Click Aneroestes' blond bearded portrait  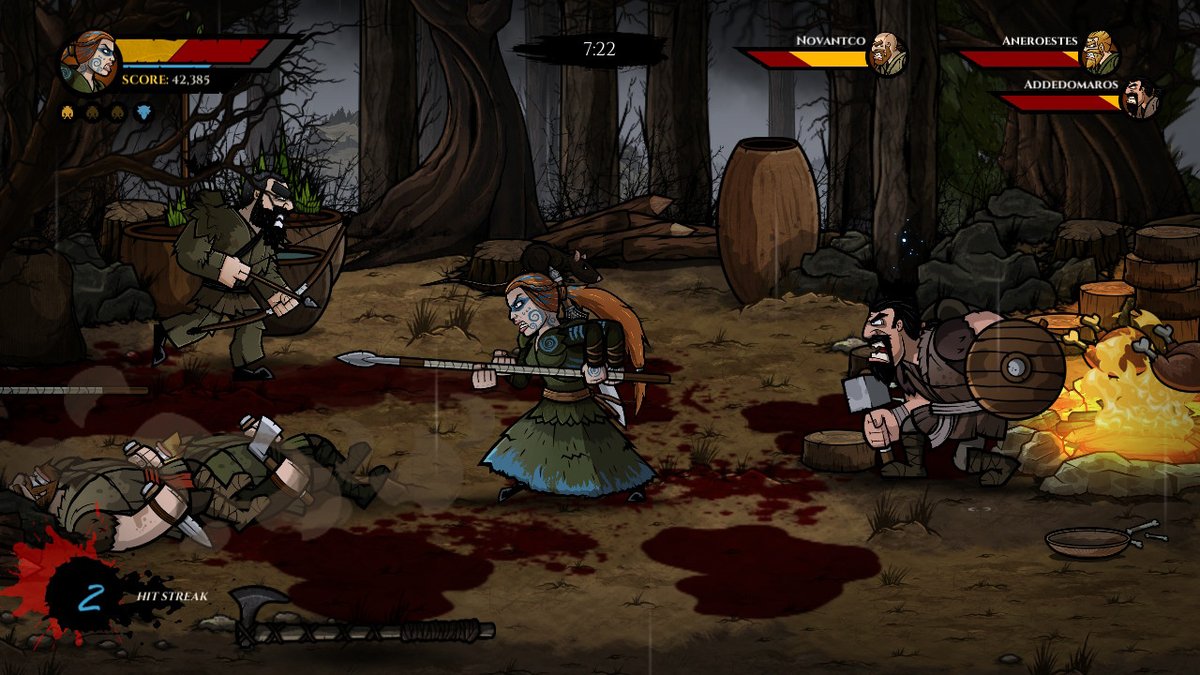[1099, 53]
